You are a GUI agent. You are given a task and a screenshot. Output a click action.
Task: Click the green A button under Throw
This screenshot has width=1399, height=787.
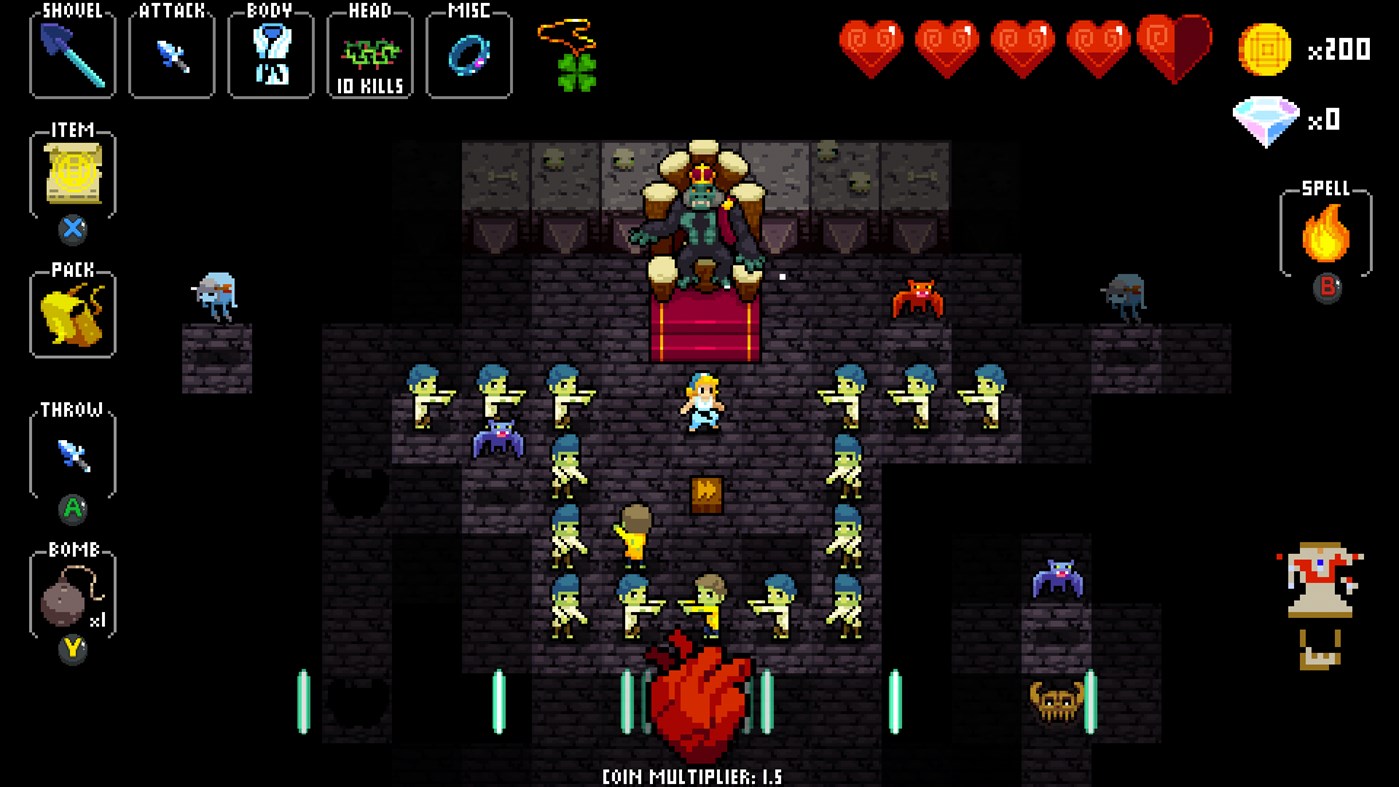pos(71,510)
